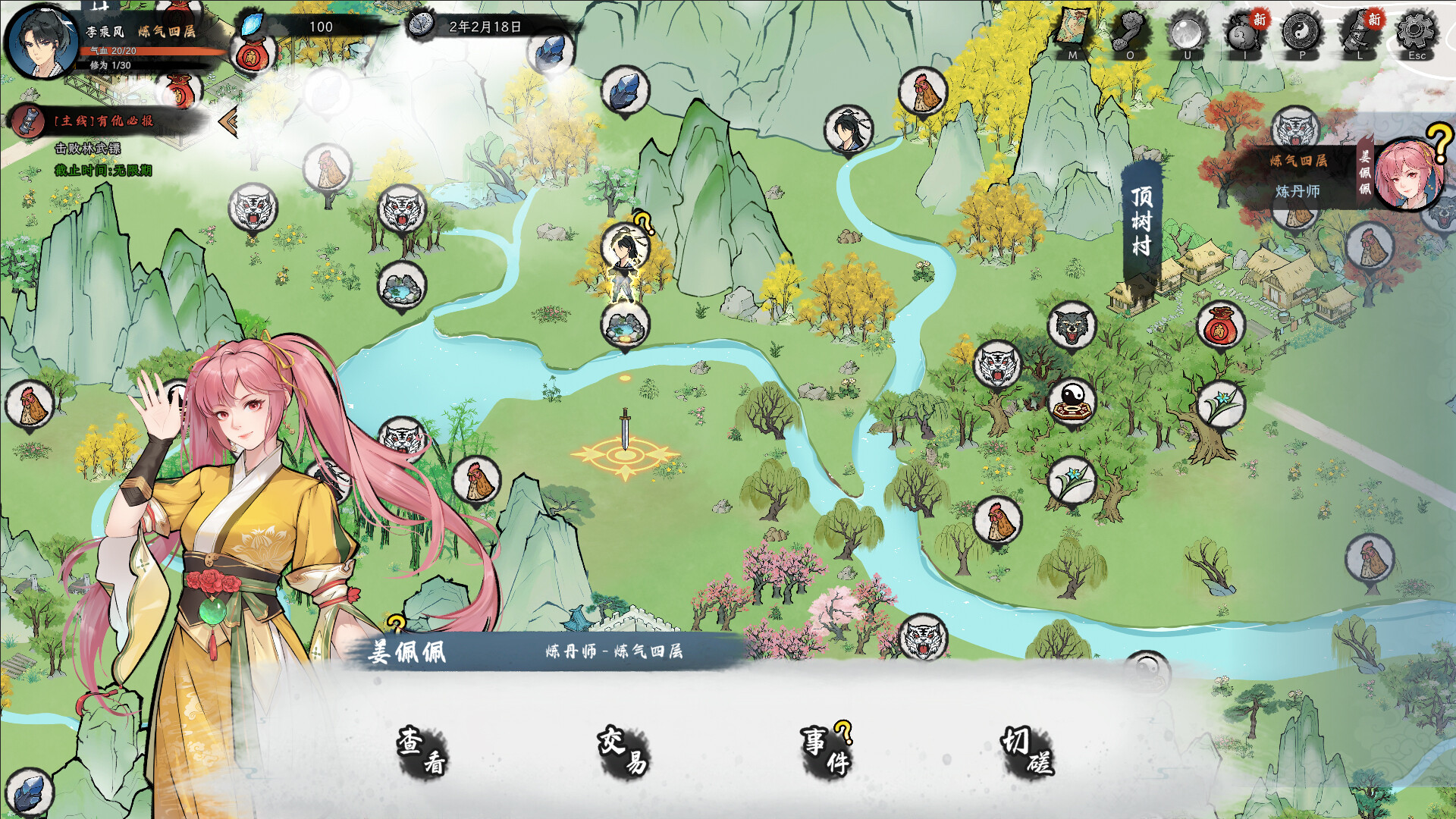Click the ruyi scepter toolbar icon
The image size is (1456, 819).
click(x=1130, y=32)
